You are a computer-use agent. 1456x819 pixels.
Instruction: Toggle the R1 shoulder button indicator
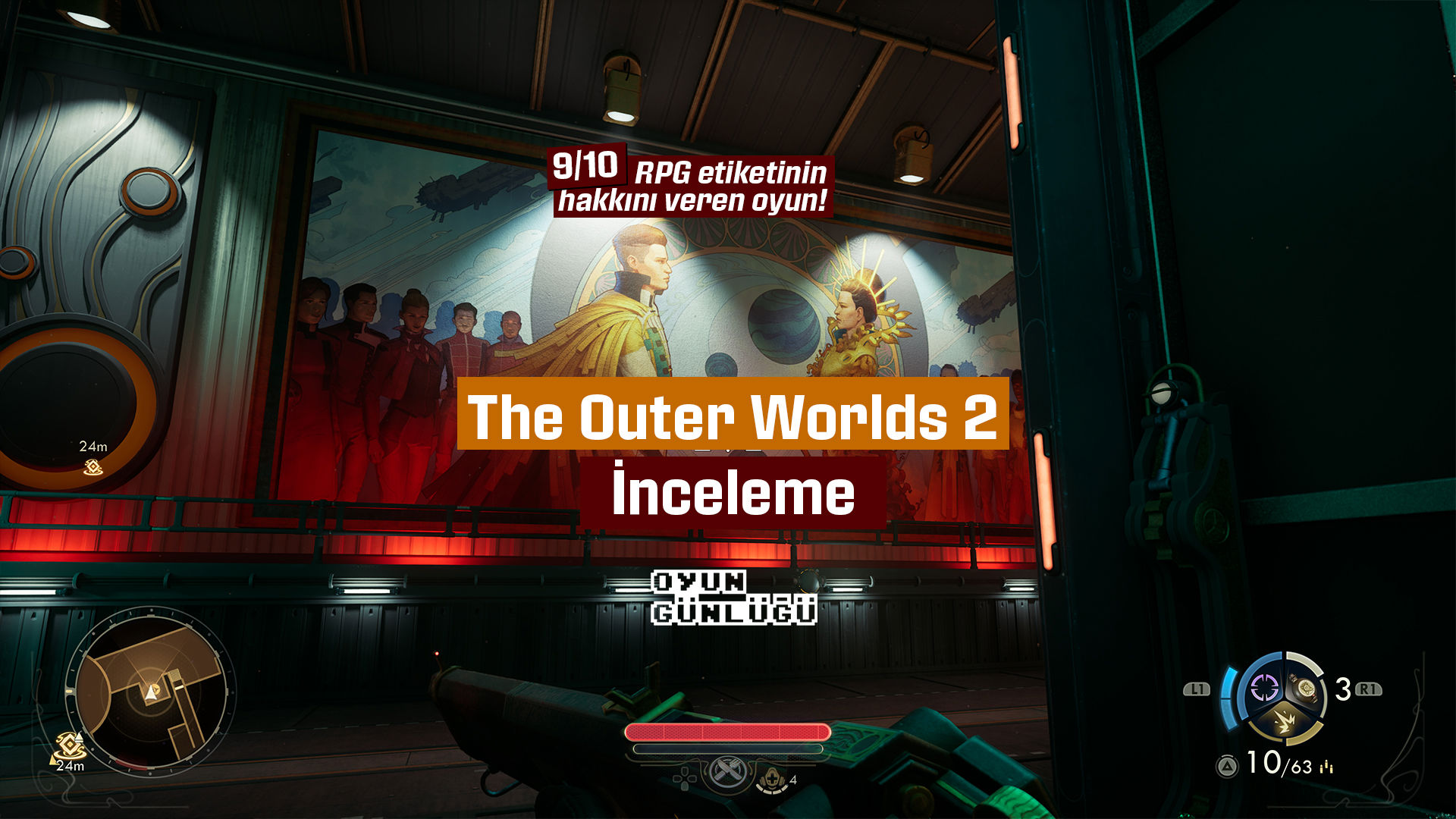coord(1368,689)
